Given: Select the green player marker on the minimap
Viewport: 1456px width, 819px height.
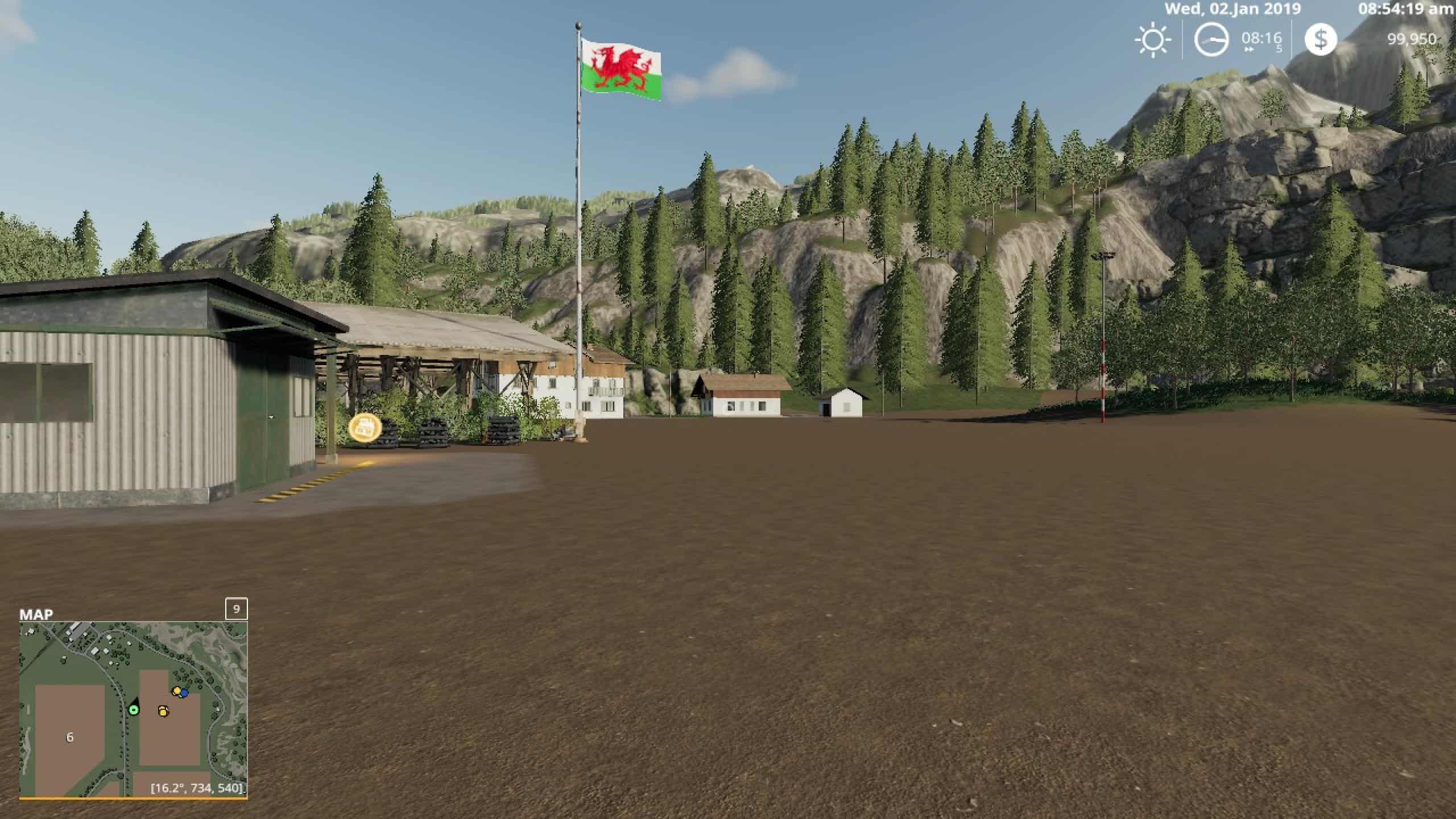Looking at the screenshot, I should [x=134, y=710].
